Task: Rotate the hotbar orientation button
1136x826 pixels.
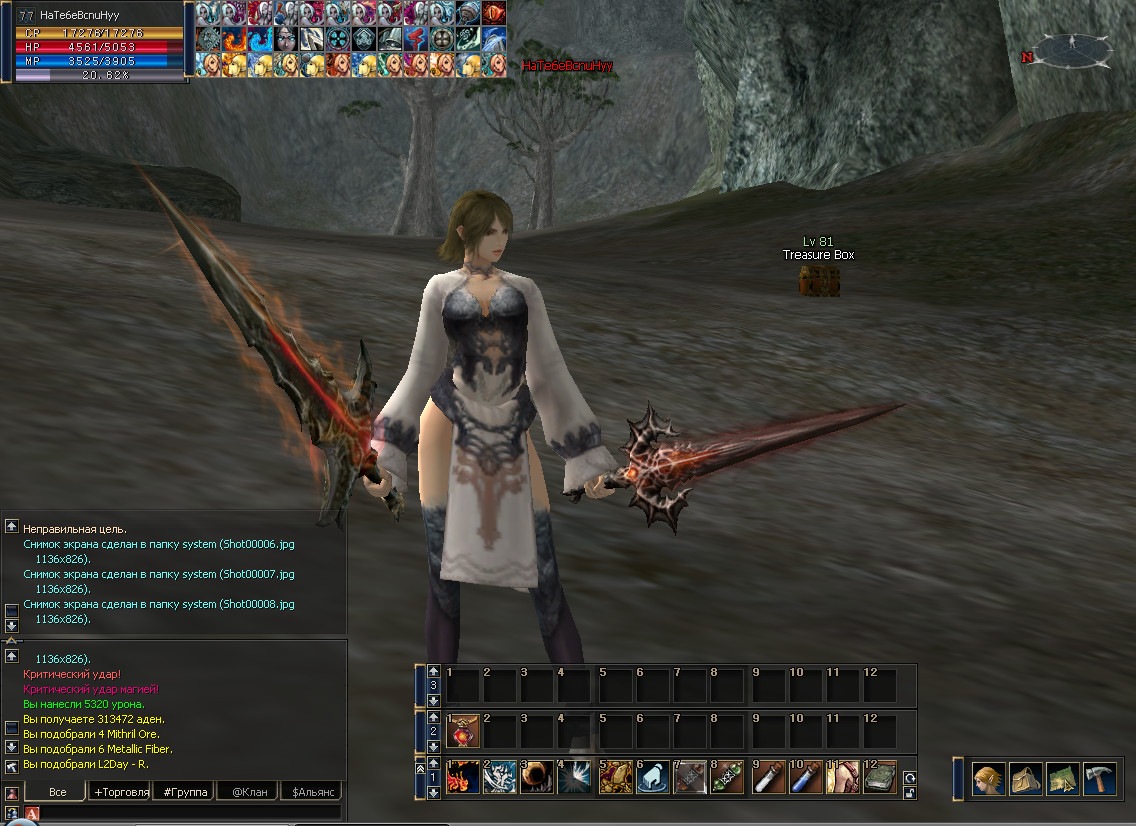Action: coord(910,777)
